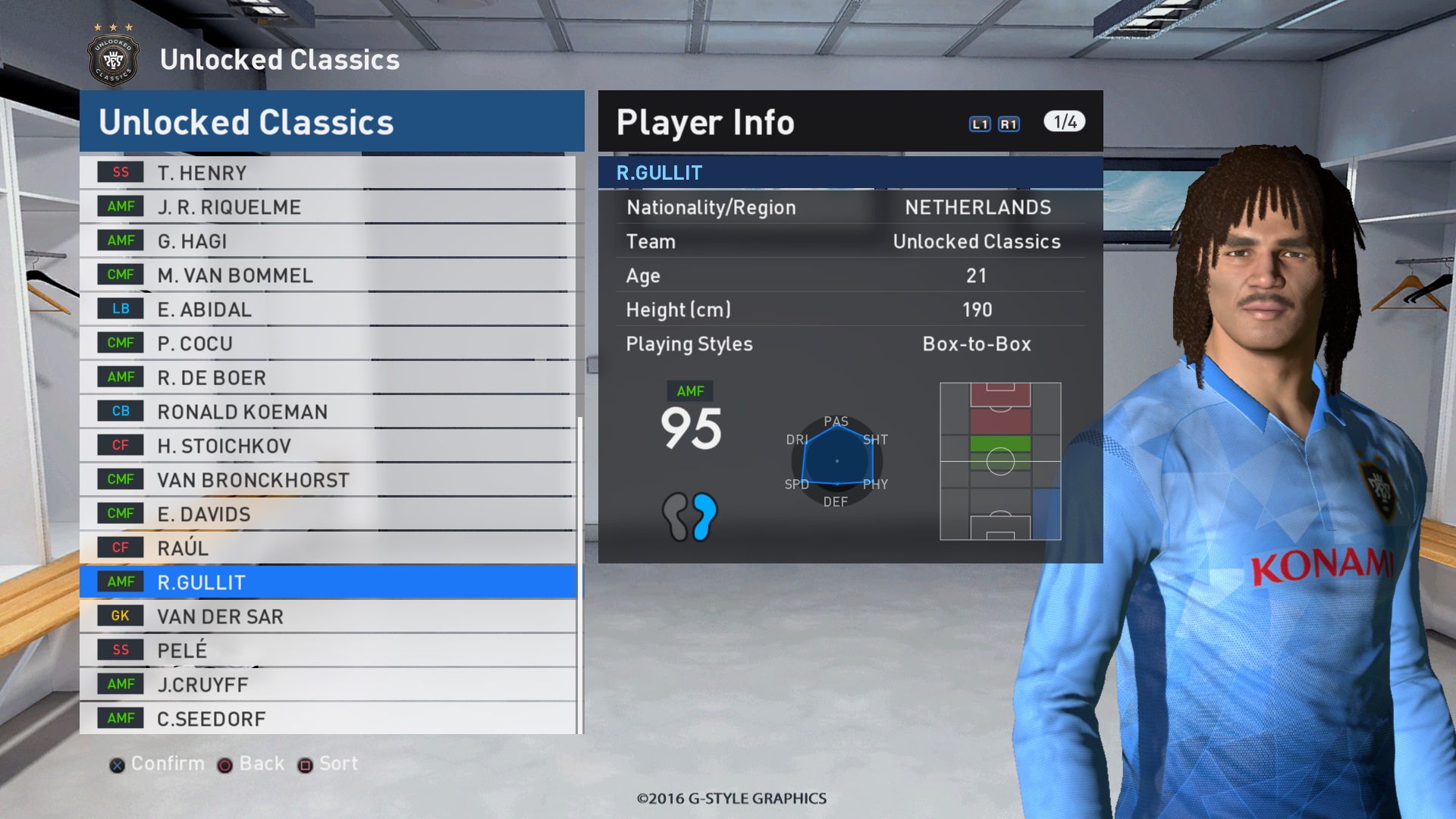Select M. Van Bommel's row
This screenshot has width=1456, height=819.
(x=328, y=275)
